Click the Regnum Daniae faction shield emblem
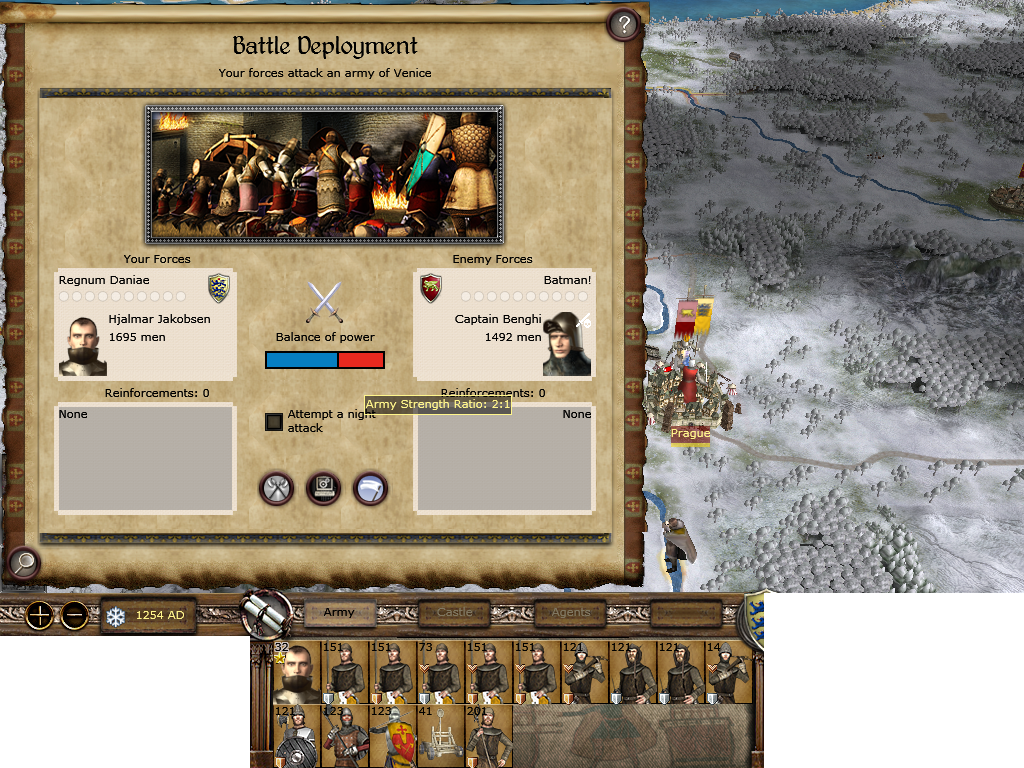 pos(218,288)
